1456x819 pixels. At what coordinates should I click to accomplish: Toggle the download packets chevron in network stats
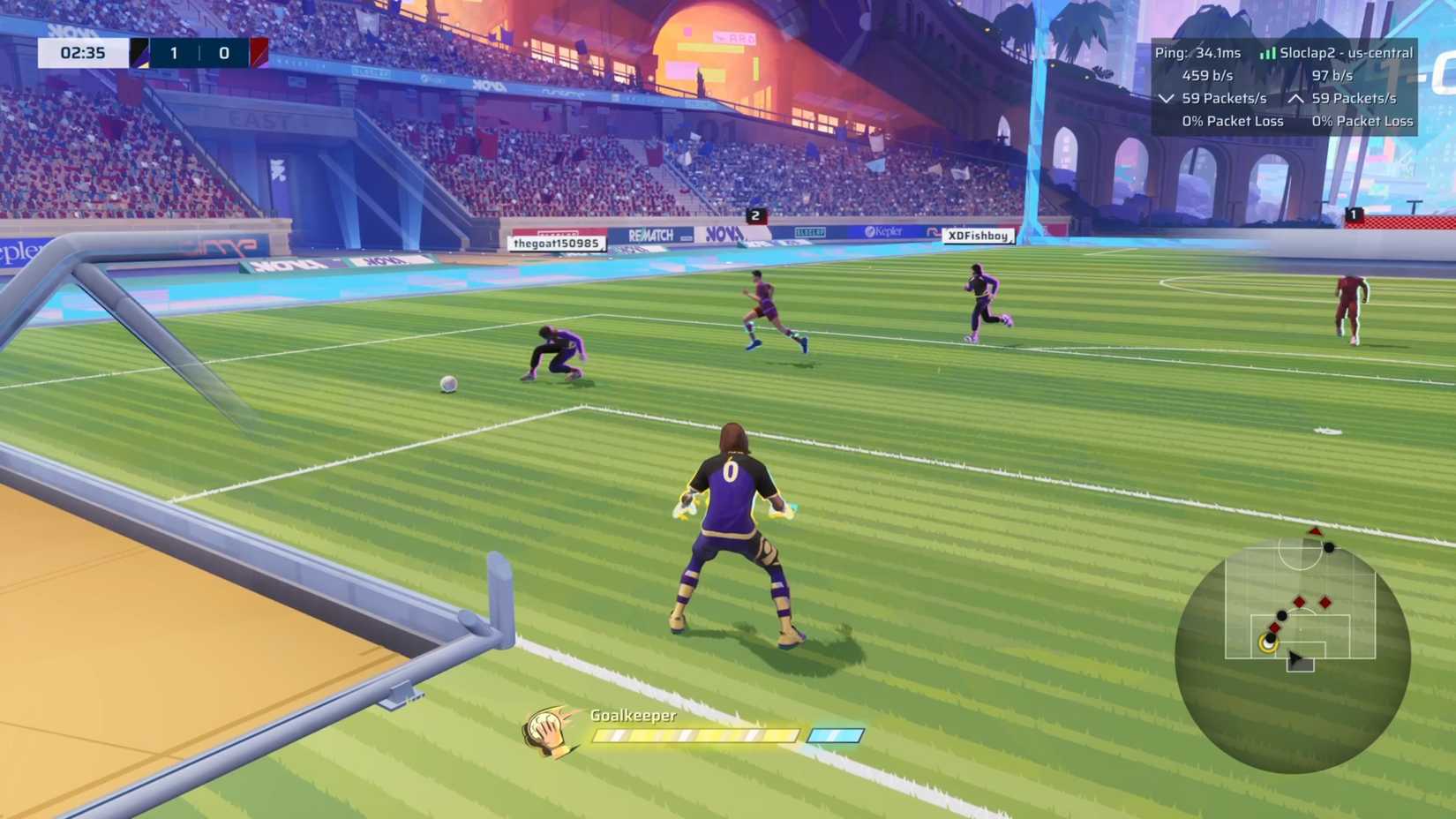[x=1165, y=99]
